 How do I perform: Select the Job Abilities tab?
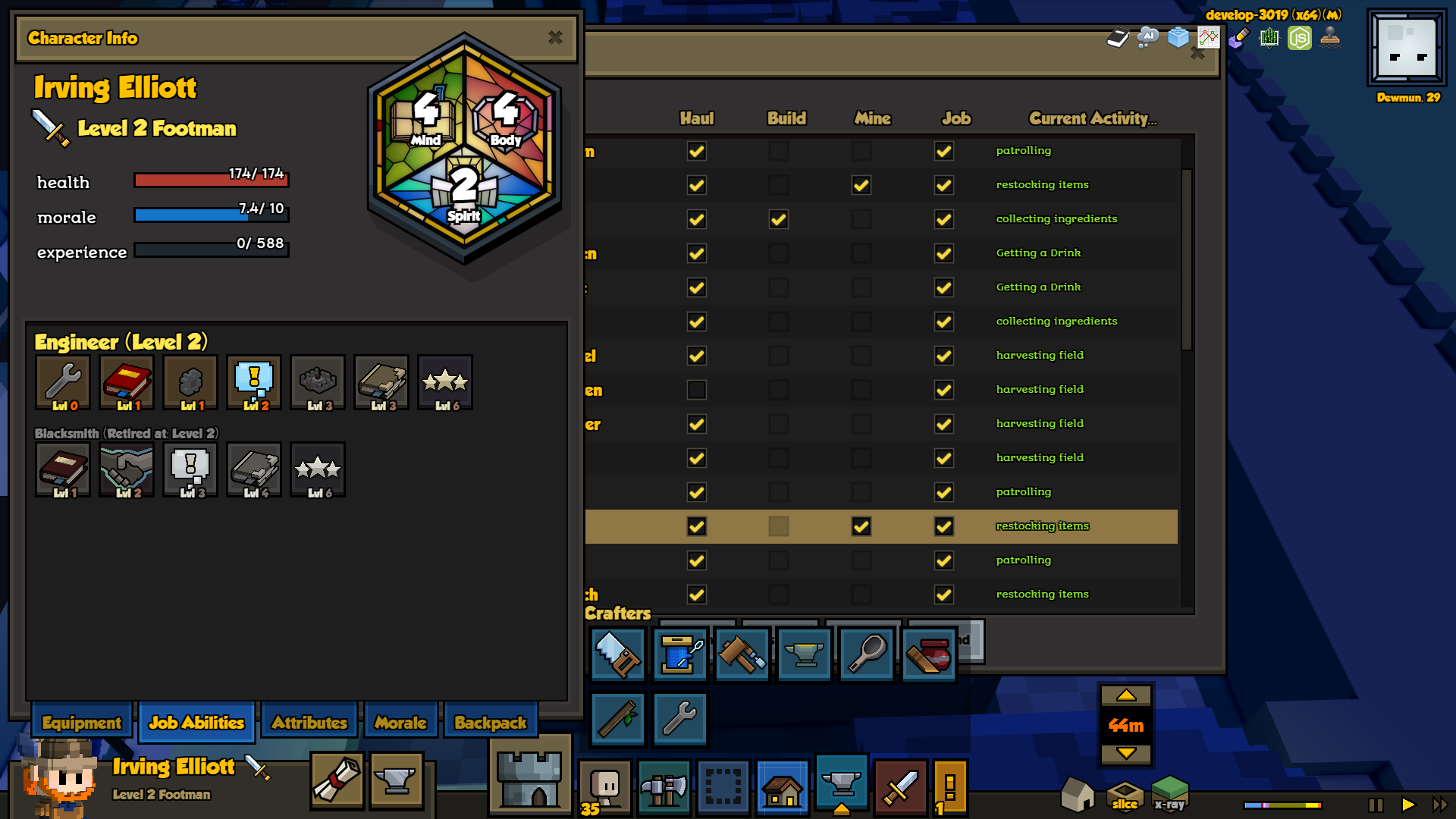coord(196,723)
